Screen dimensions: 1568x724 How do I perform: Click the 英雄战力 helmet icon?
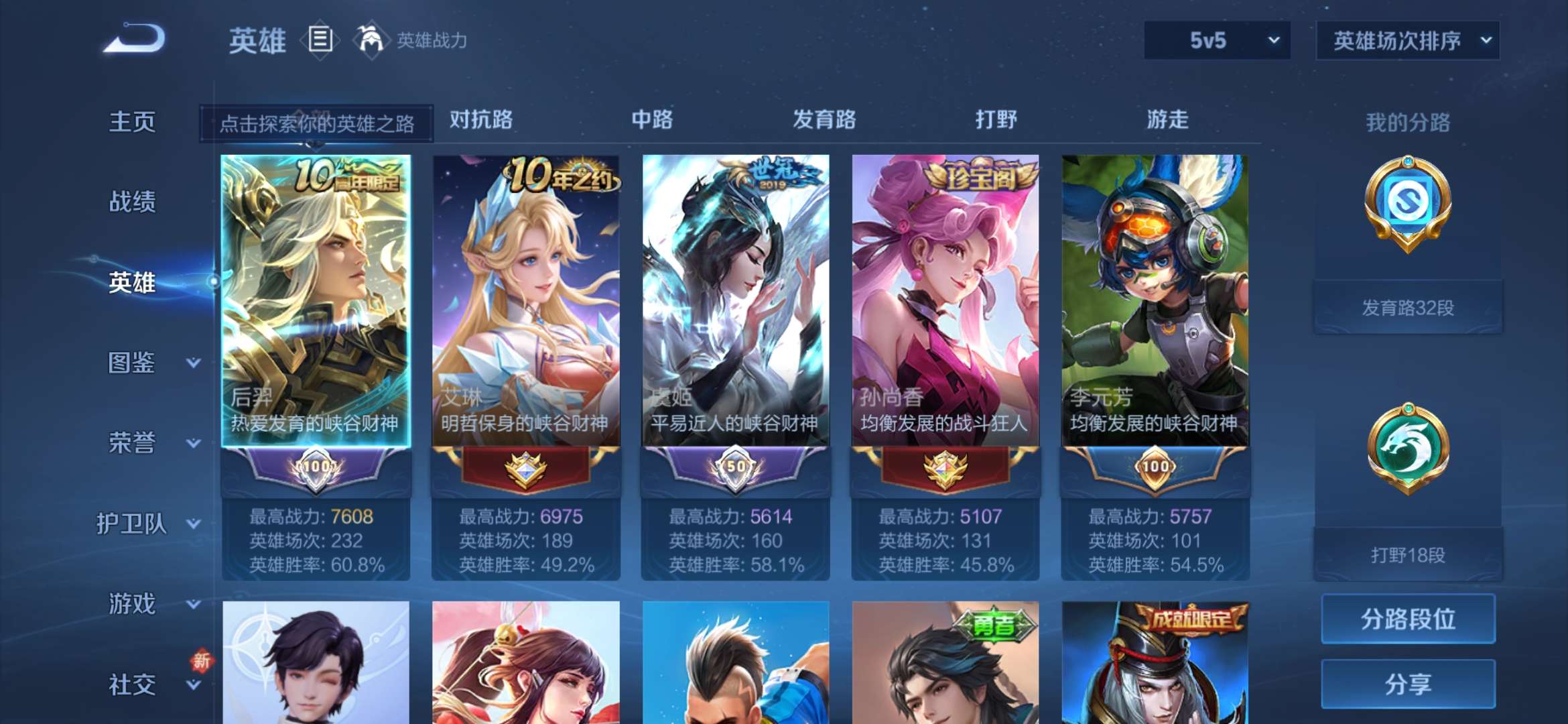370,40
